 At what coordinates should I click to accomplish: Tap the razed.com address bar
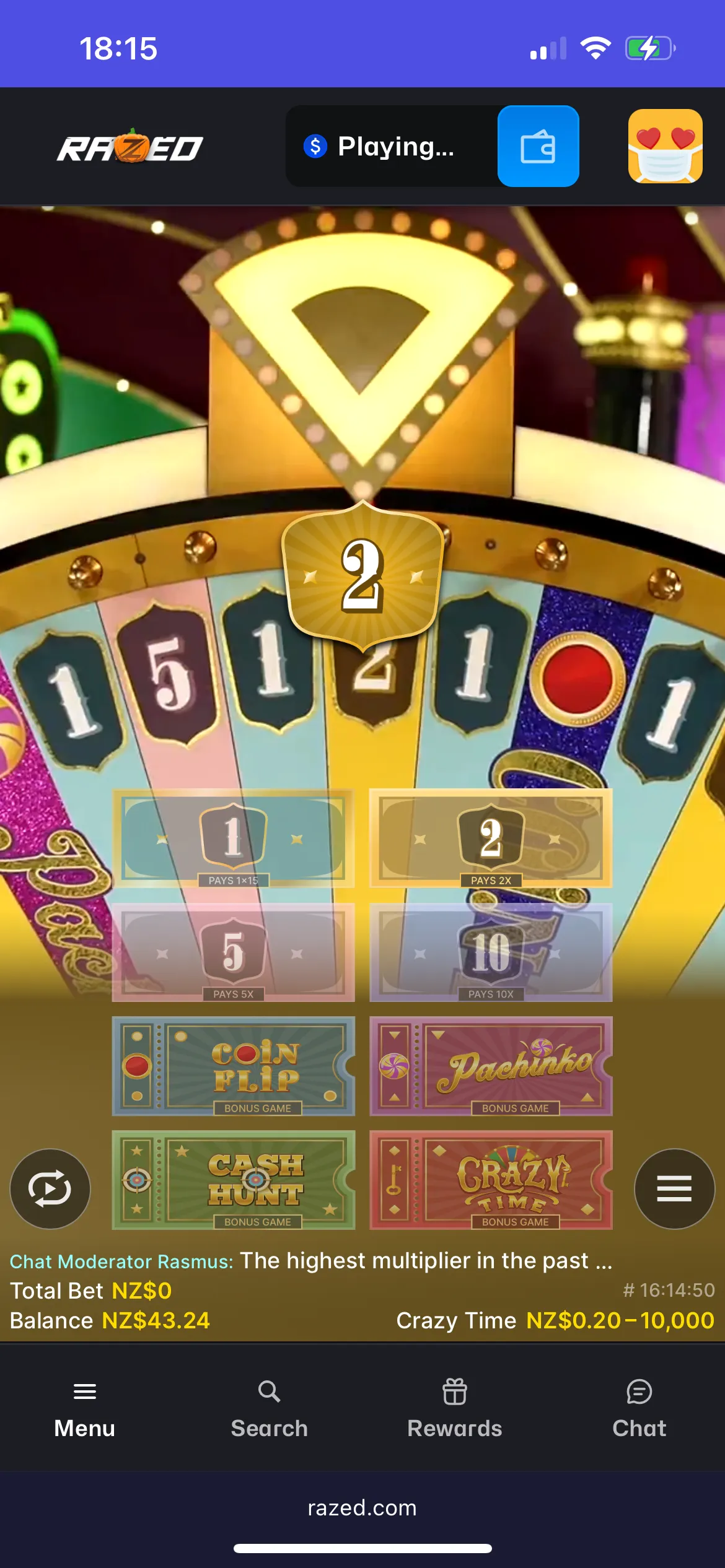click(x=362, y=1508)
